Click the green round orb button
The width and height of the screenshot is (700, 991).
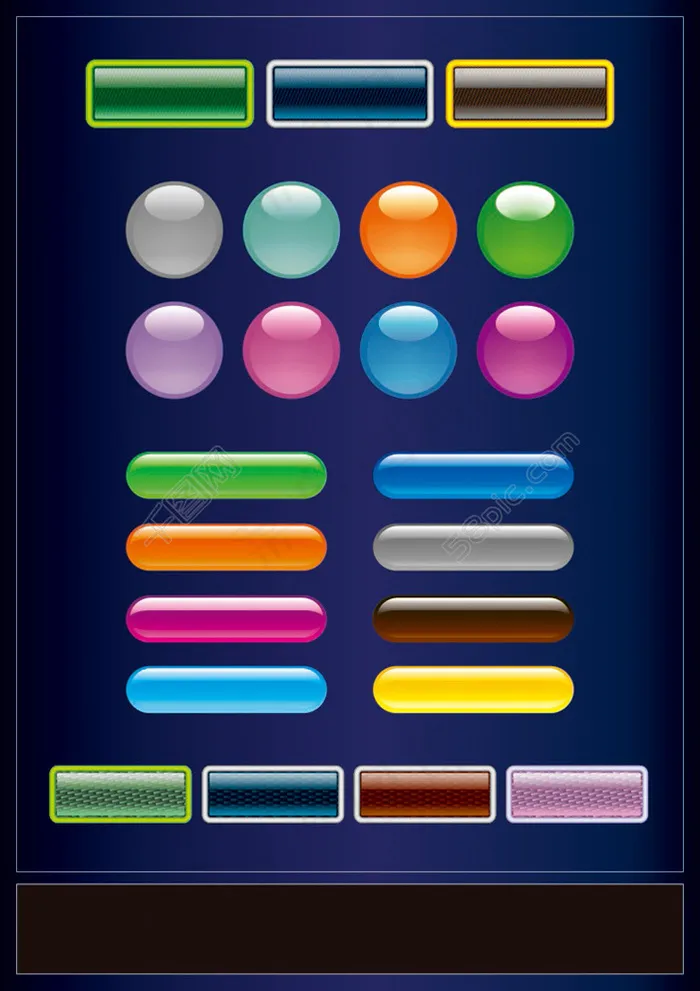[x=525, y=230]
